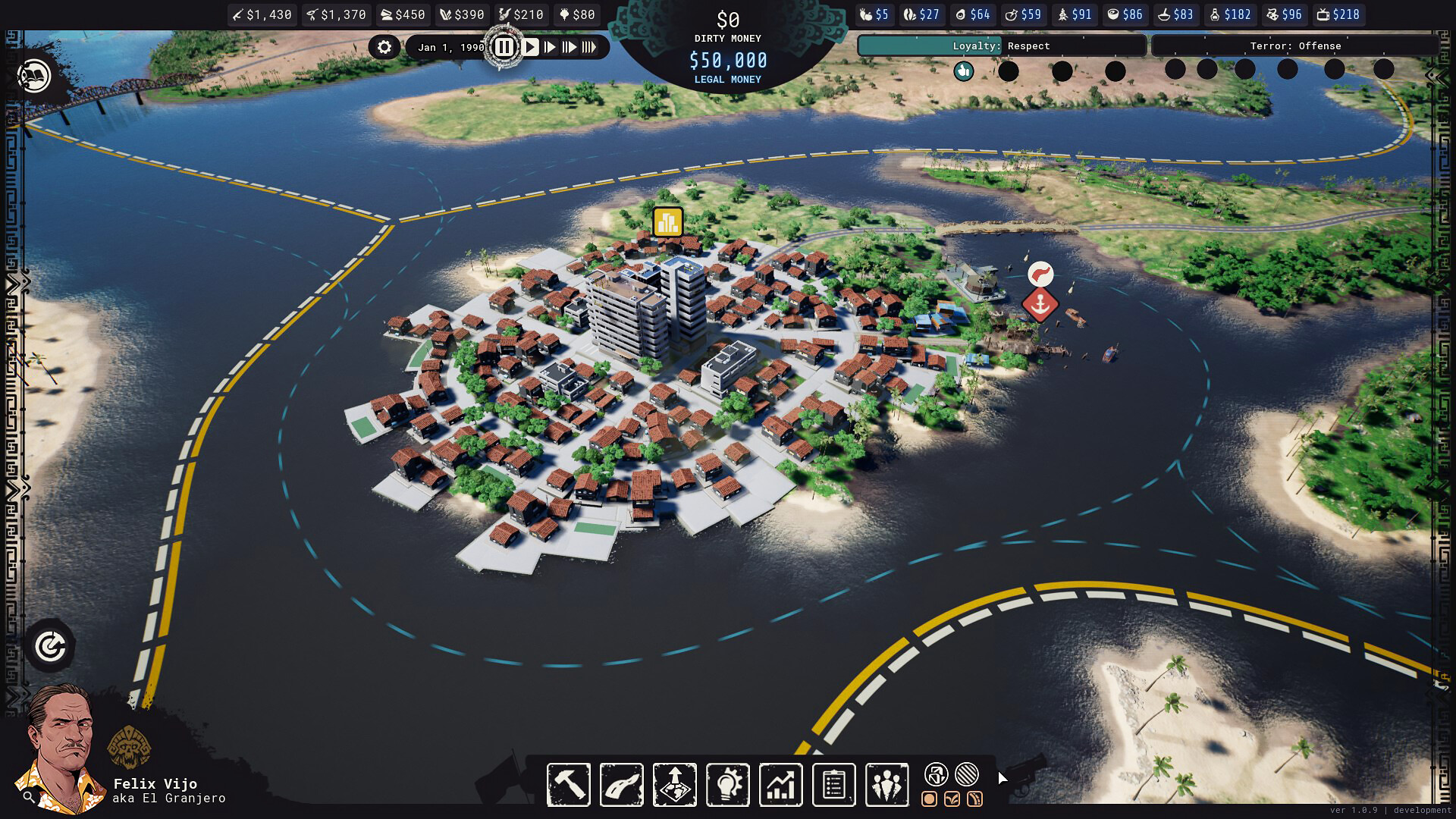Pause the game with the pause control

point(504,46)
